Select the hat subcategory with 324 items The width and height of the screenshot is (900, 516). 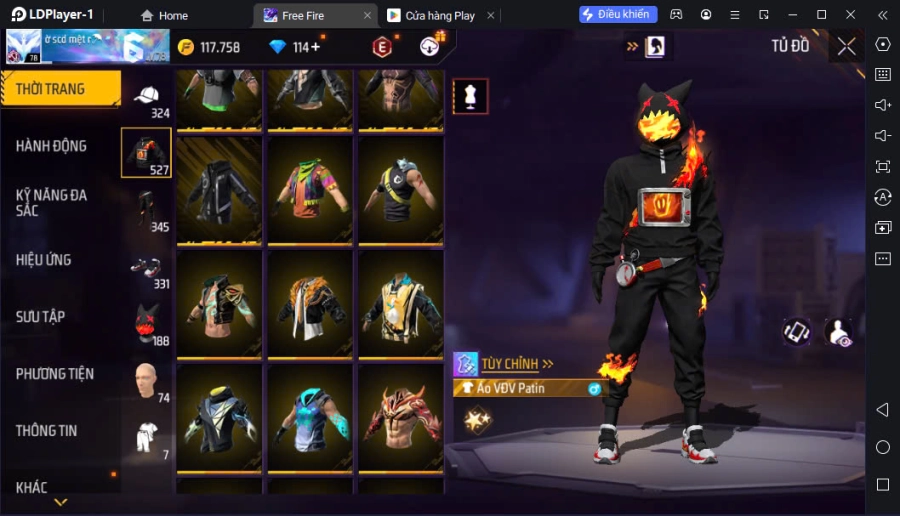tap(146, 97)
